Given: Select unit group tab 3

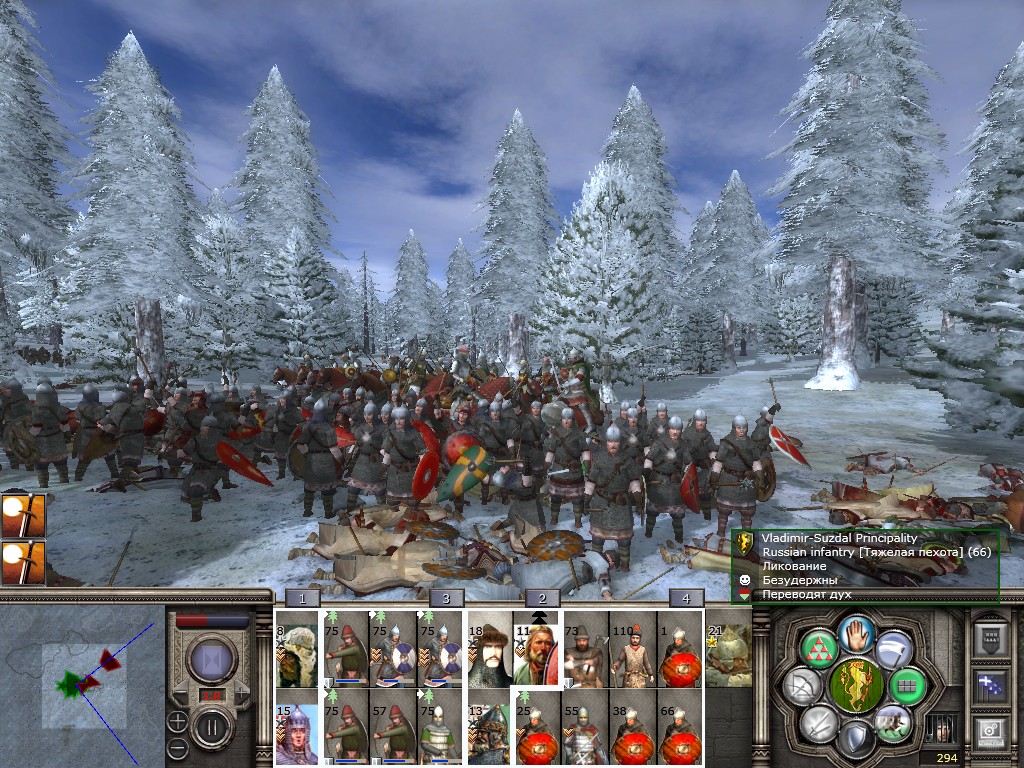Looking at the screenshot, I should 447,599.
